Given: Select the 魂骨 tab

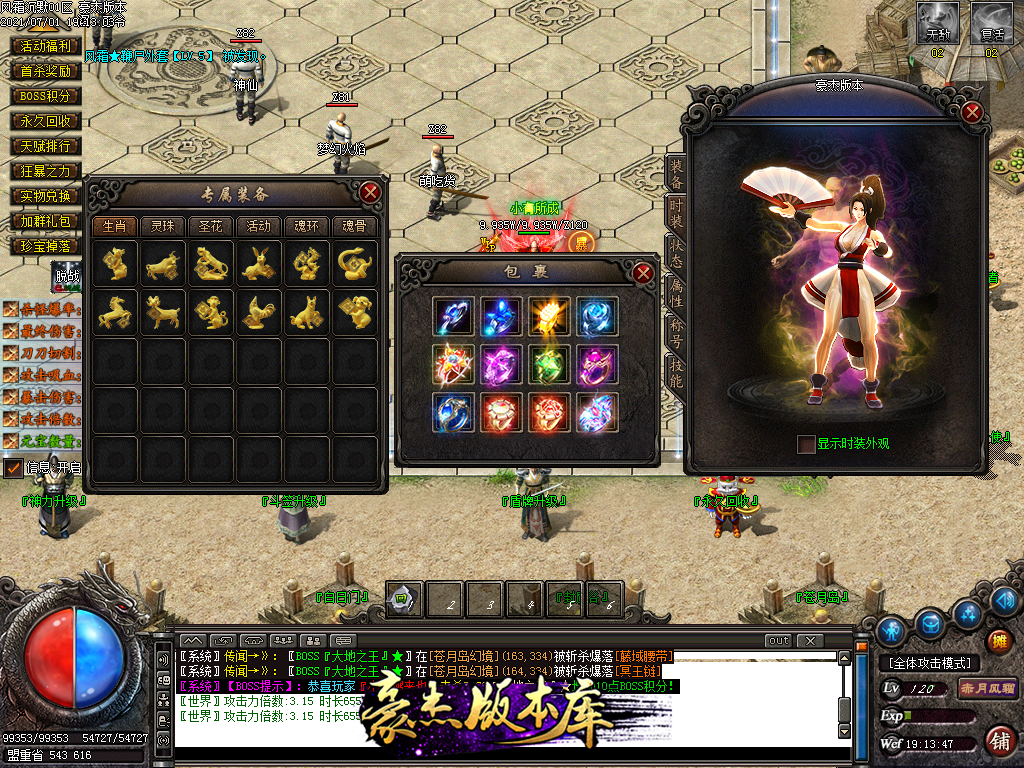Looking at the screenshot, I should (355, 226).
